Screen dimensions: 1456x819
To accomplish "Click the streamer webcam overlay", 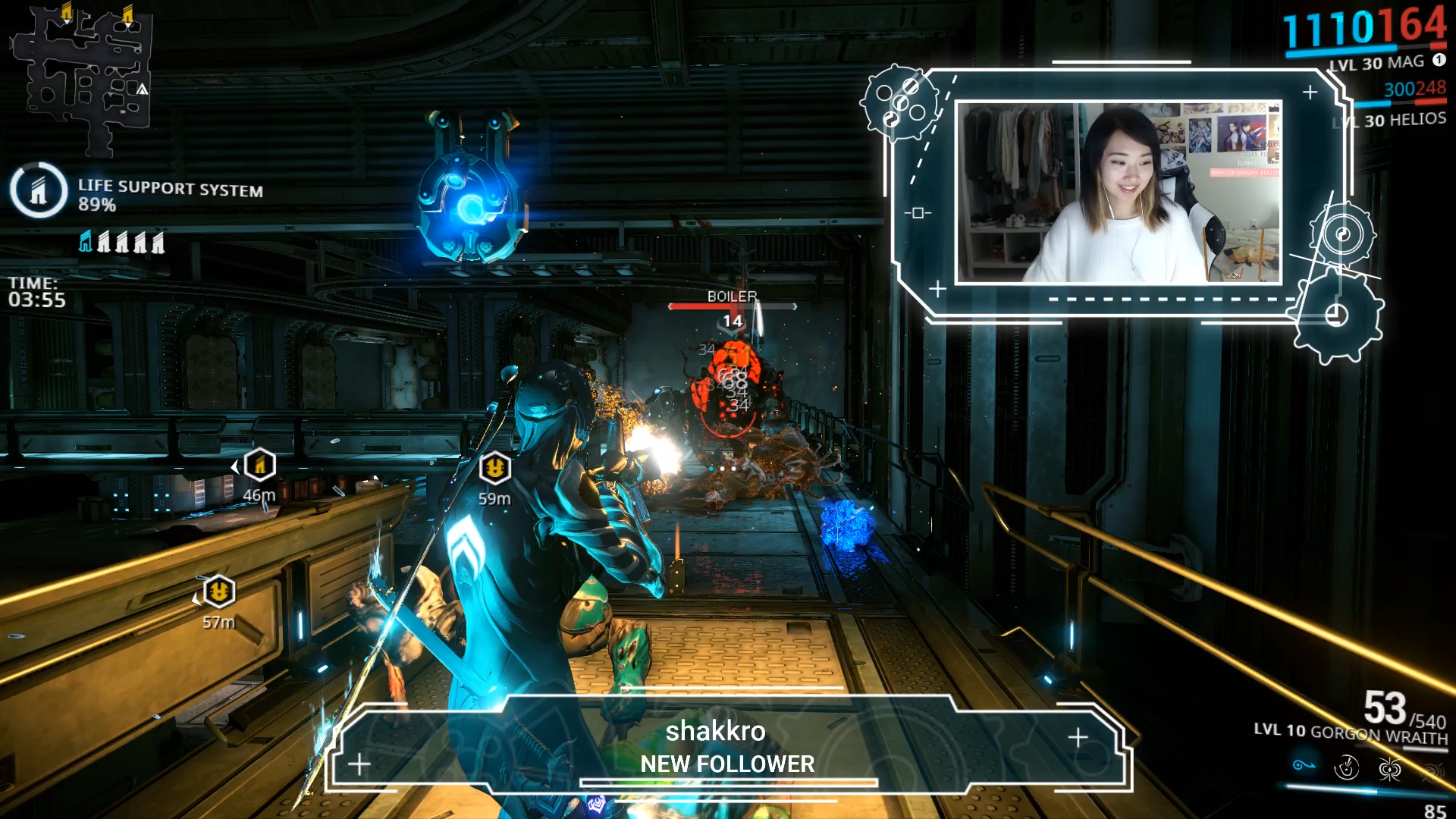I will [1119, 193].
